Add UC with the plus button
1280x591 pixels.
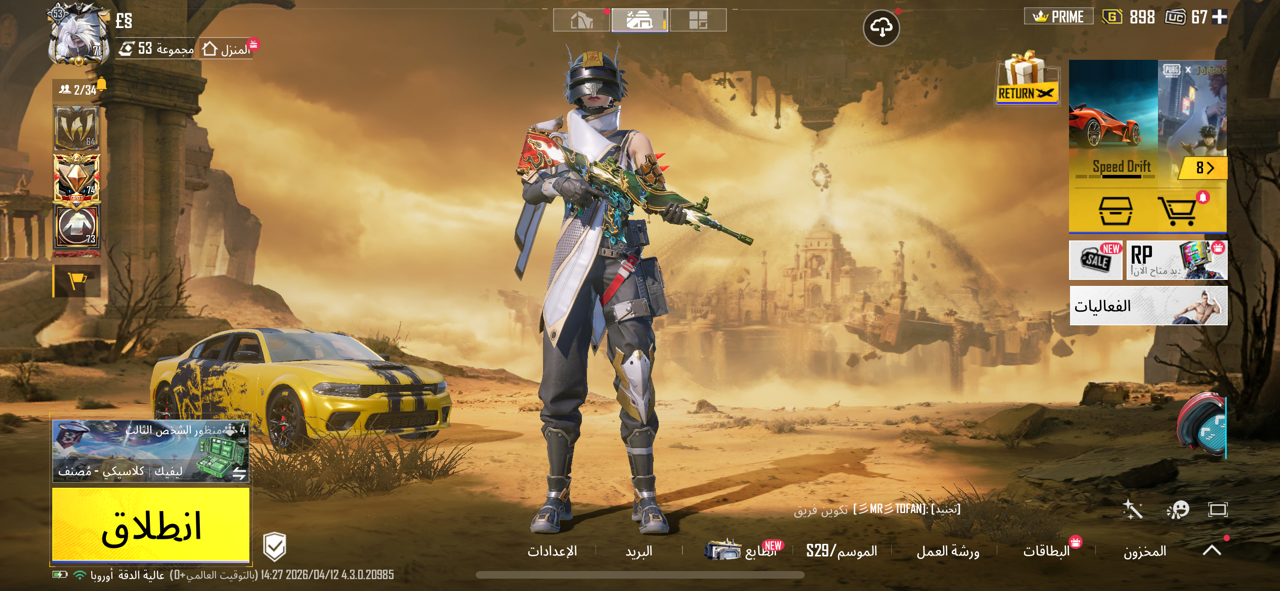pos(1219,17)
